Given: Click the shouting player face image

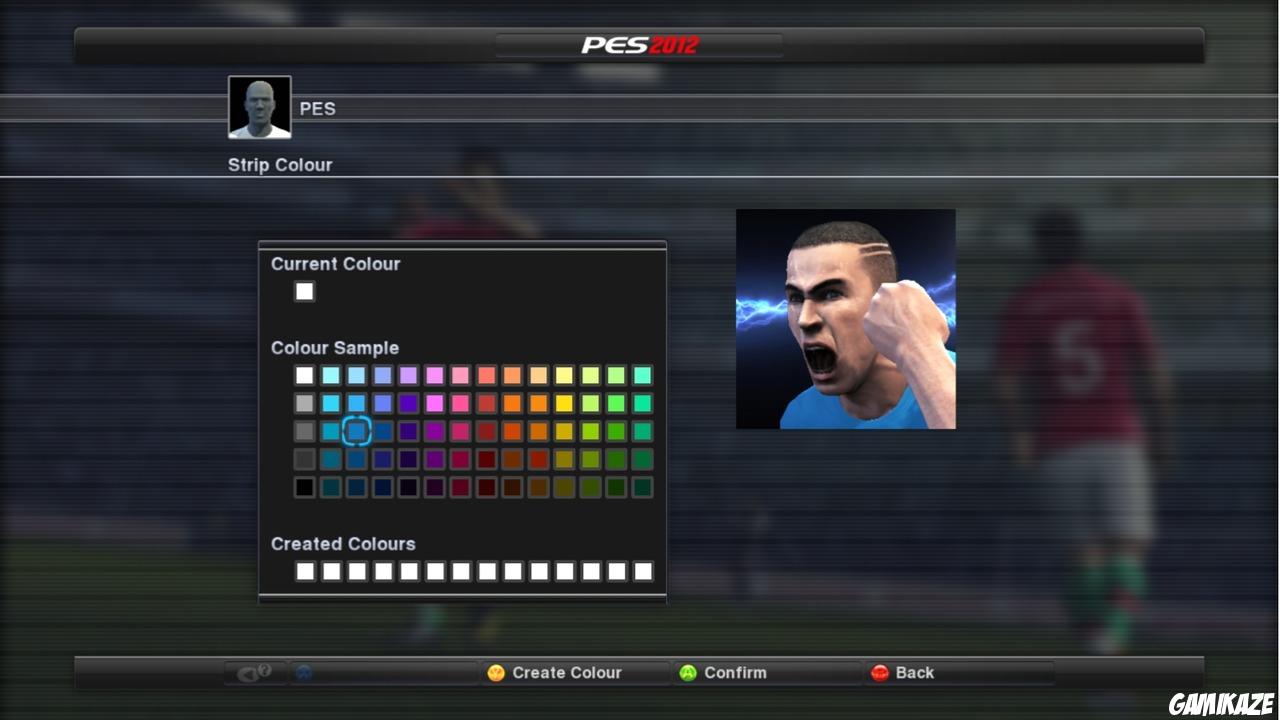Looking at the screenshot, I should [x=846, y=318].
